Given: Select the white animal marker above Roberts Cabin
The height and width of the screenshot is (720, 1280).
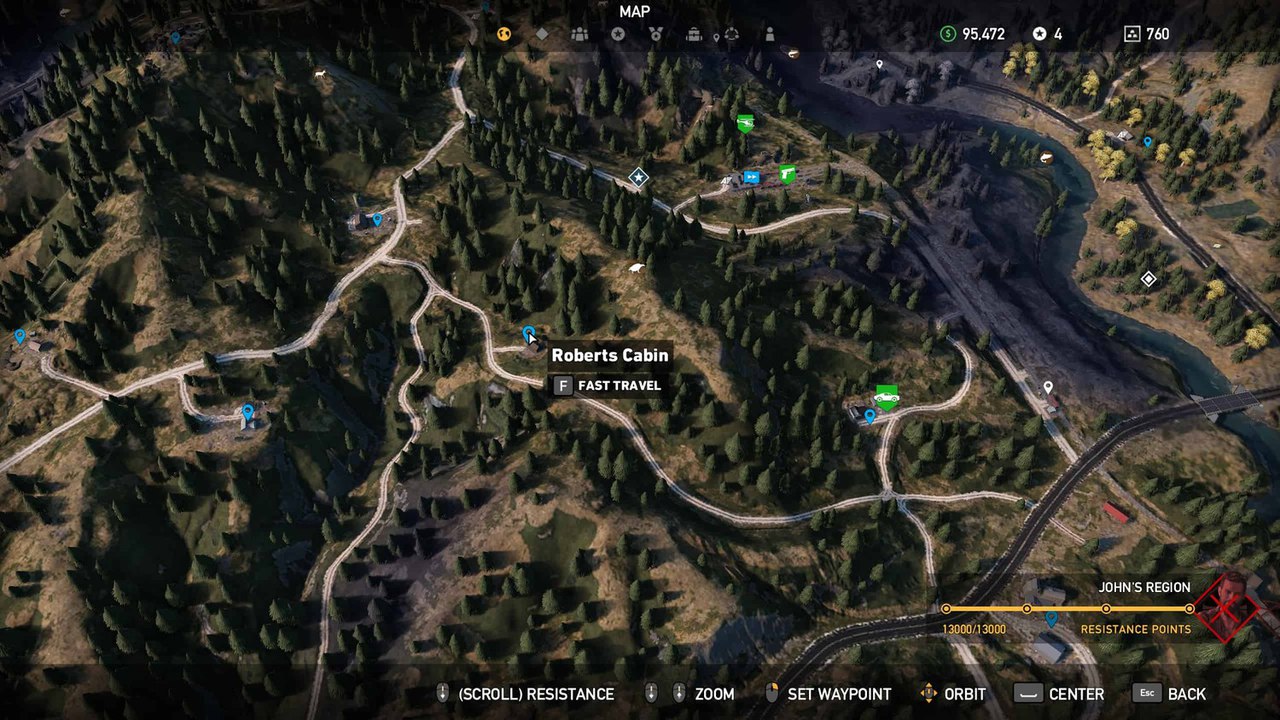Looking at the screenshot, I should point(636,268).
